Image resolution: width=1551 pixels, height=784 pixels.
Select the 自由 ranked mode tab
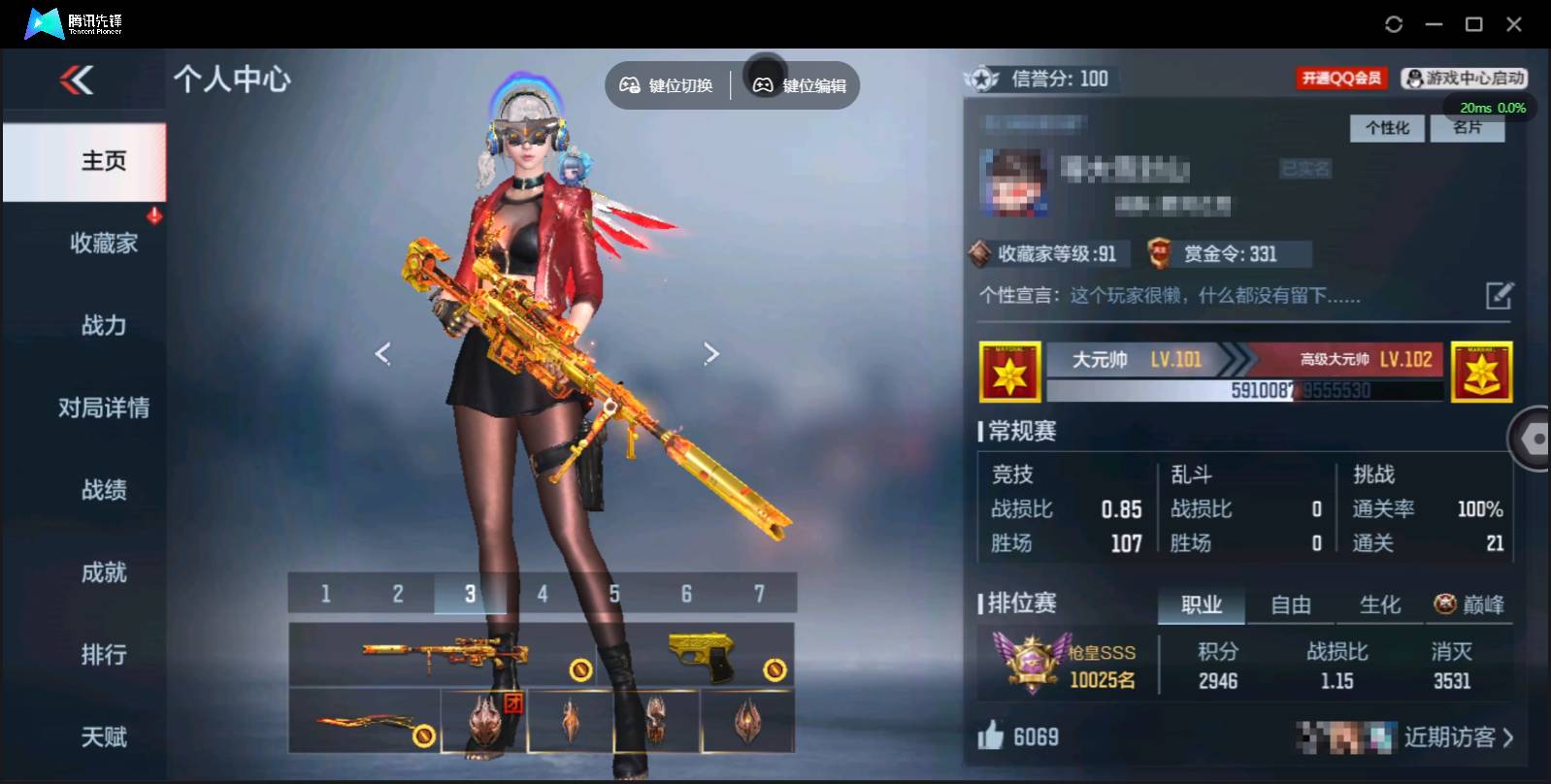(x=1292, y=604)
